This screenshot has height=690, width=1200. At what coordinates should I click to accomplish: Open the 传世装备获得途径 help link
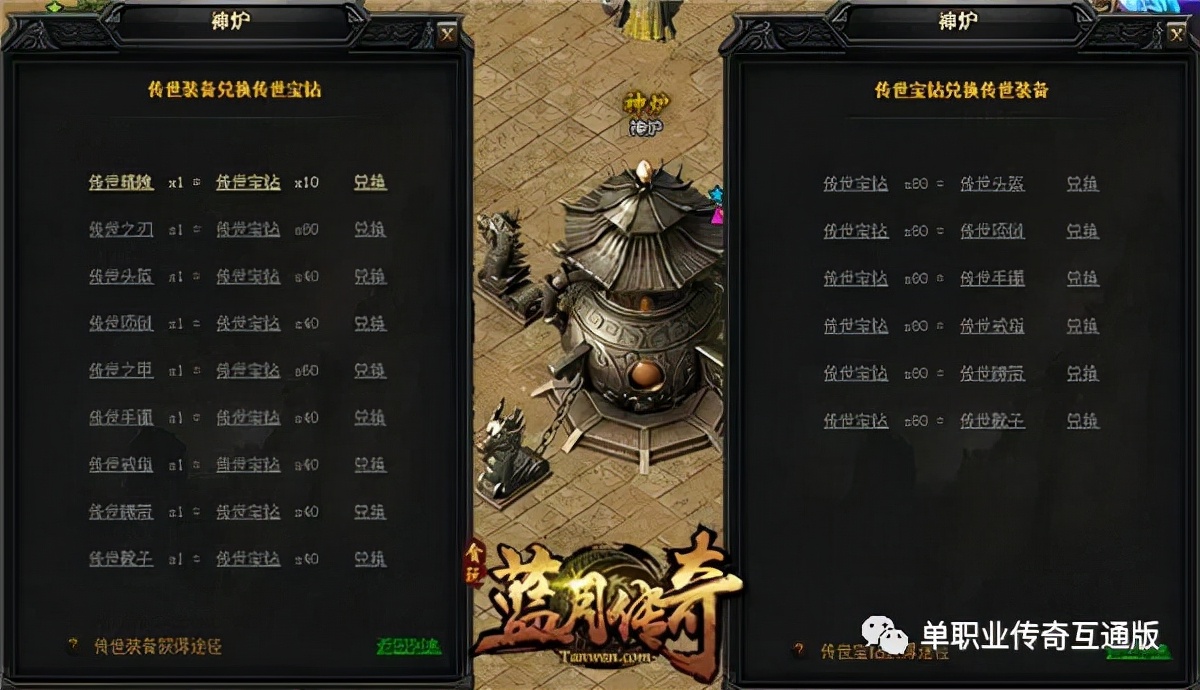pos(157,646)
